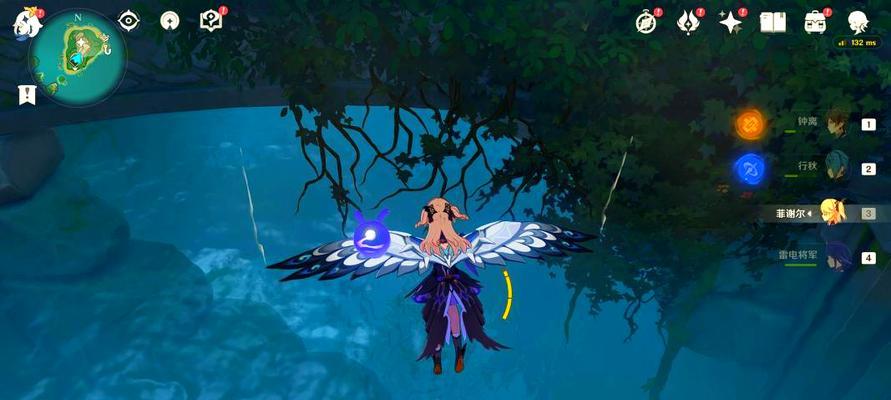
Task: Switch to party member 雷电将军
Action: 834,256
